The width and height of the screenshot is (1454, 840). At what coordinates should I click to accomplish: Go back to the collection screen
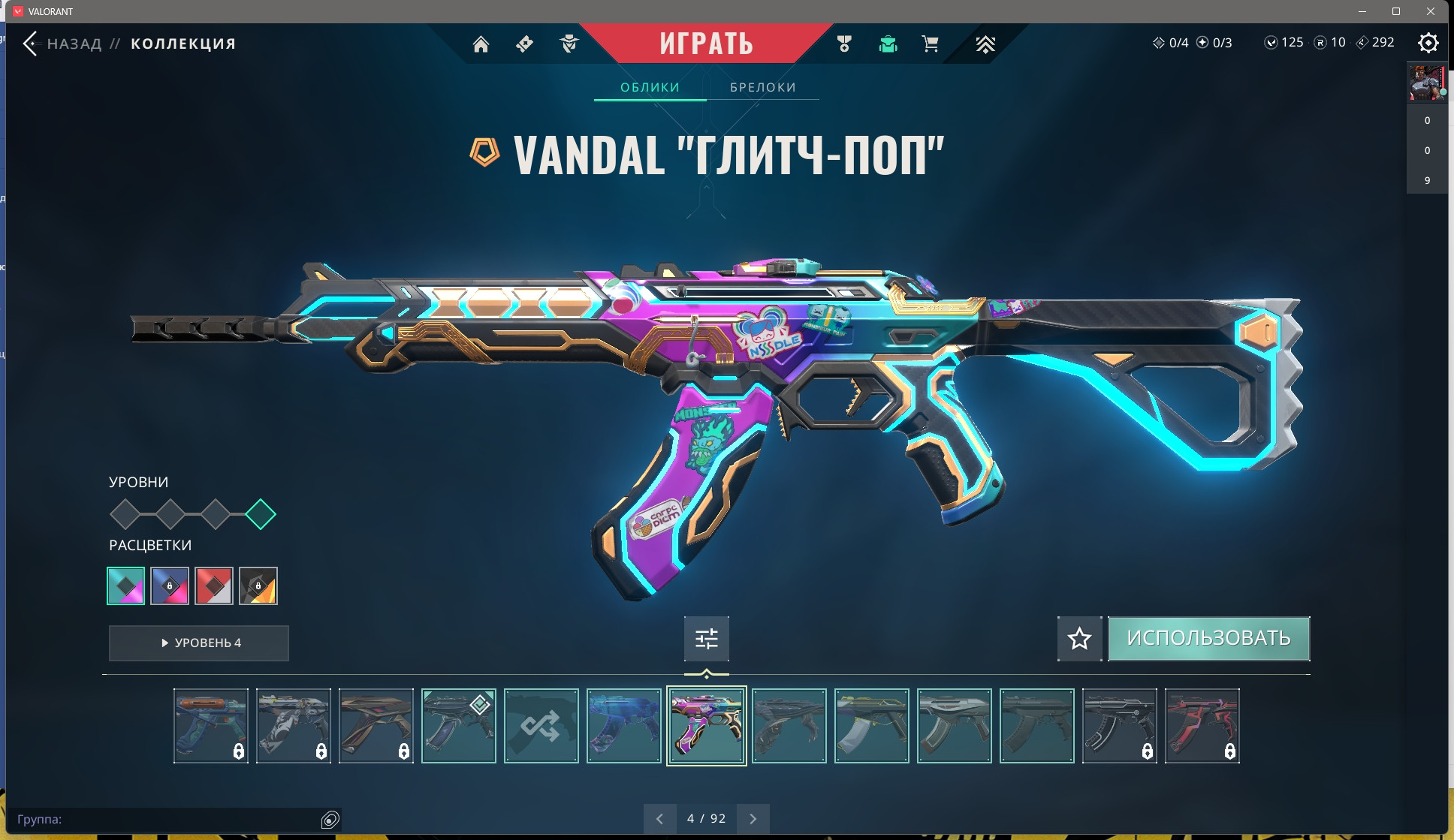point(32,44)
